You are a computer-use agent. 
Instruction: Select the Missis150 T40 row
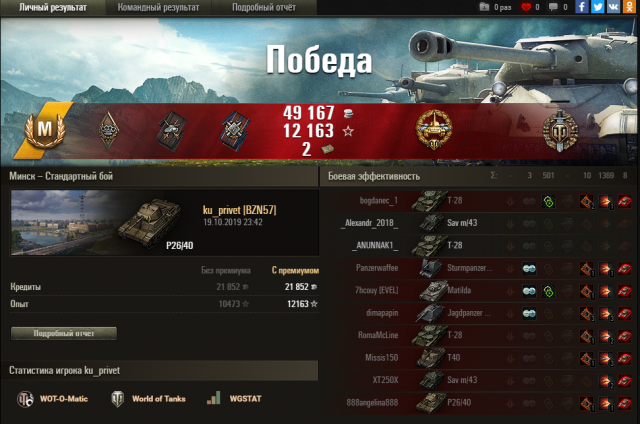tap(480, 358)
